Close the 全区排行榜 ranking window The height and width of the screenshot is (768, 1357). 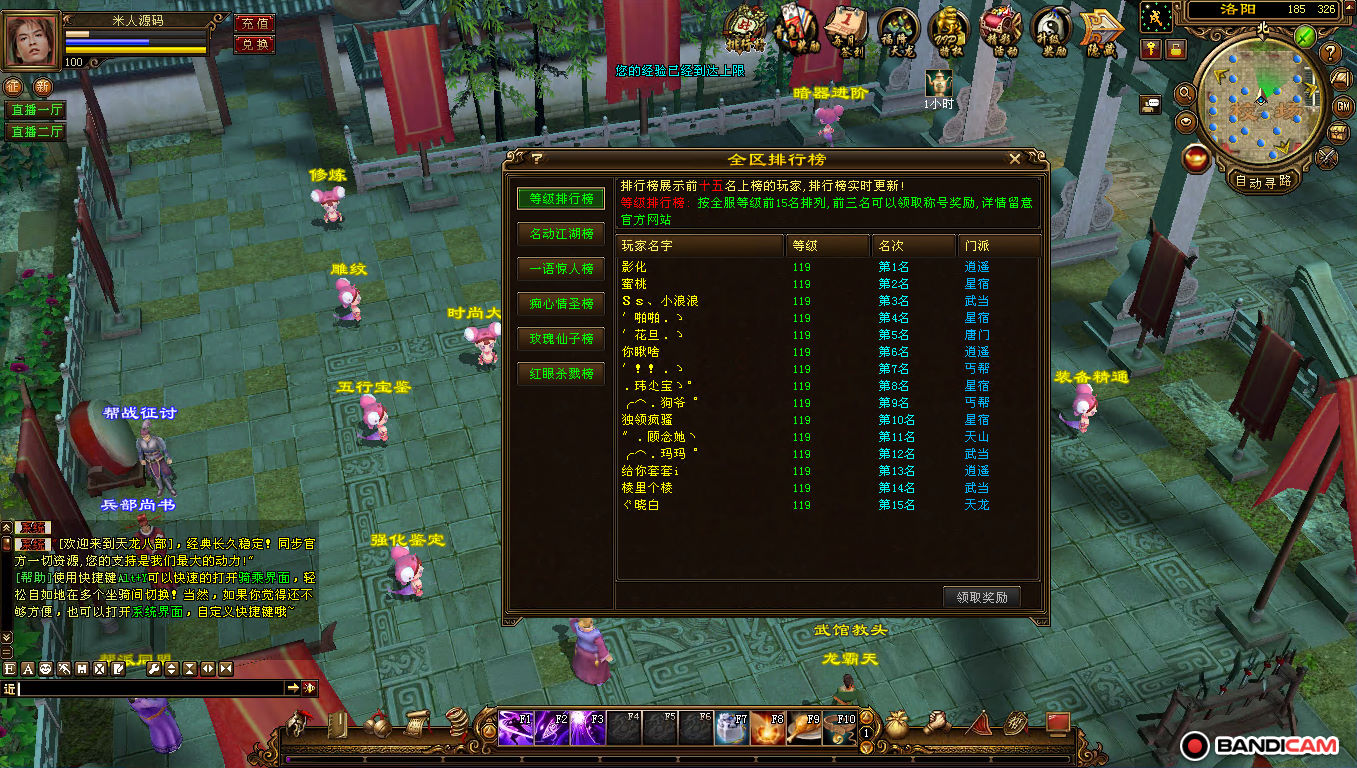point(1015,159)
